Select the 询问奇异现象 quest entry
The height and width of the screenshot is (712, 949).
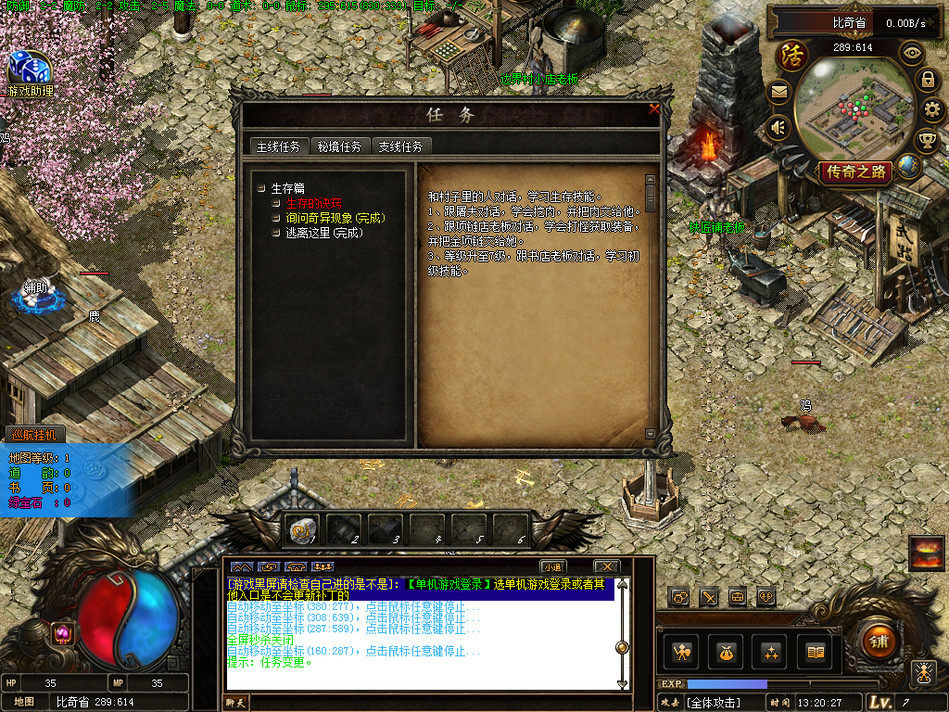[x=335, y=218]
